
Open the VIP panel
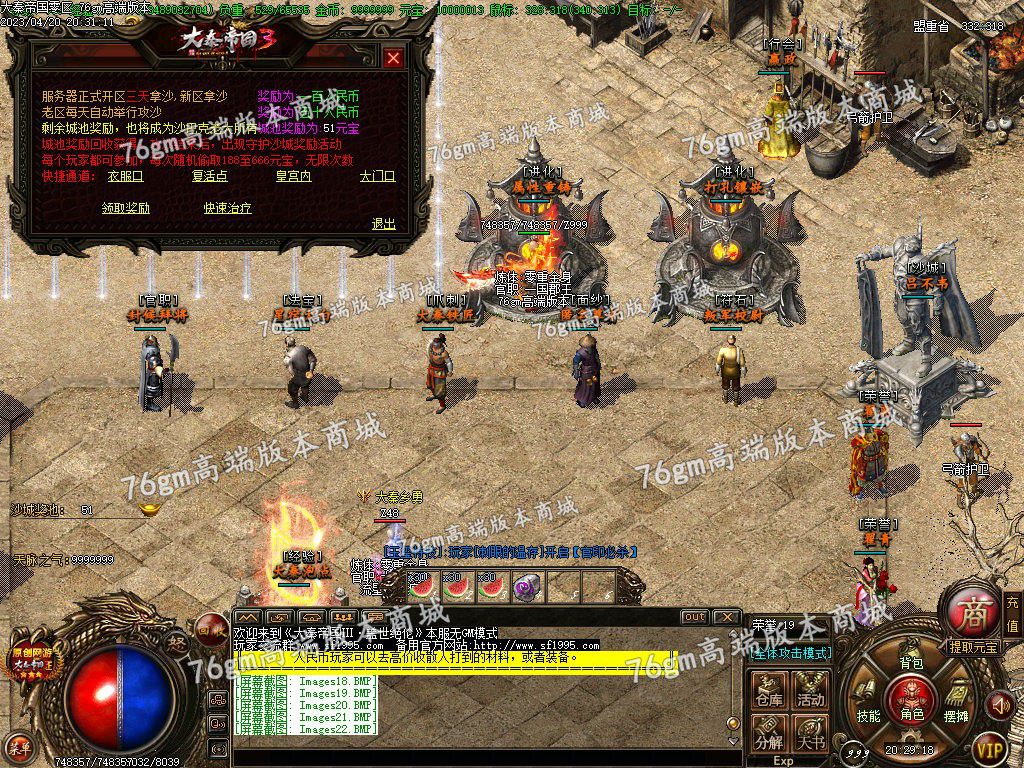pyautogui.click(x=989, y=746)
